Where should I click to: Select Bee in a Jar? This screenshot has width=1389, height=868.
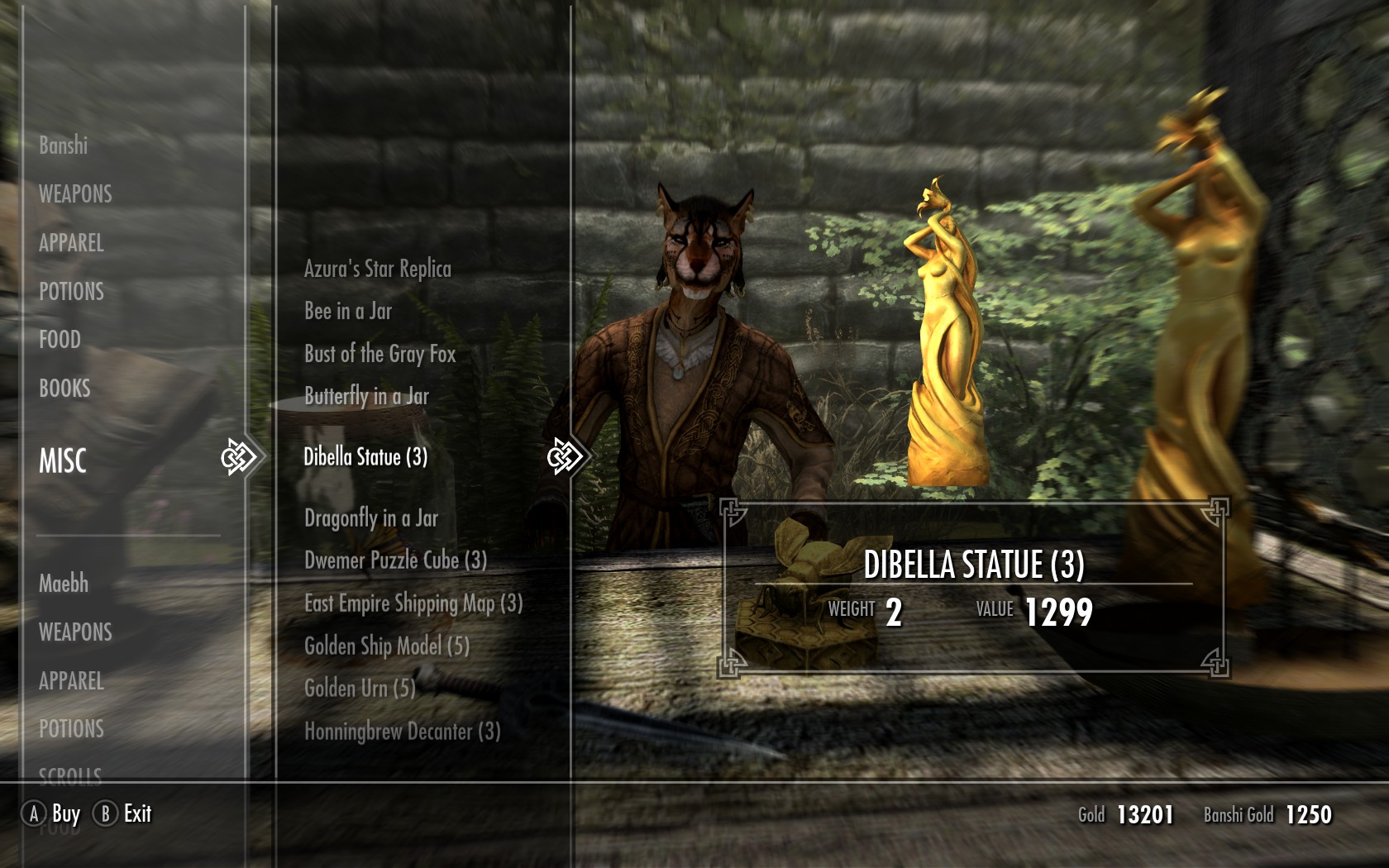pyautogui.click(x=347, y=312)
